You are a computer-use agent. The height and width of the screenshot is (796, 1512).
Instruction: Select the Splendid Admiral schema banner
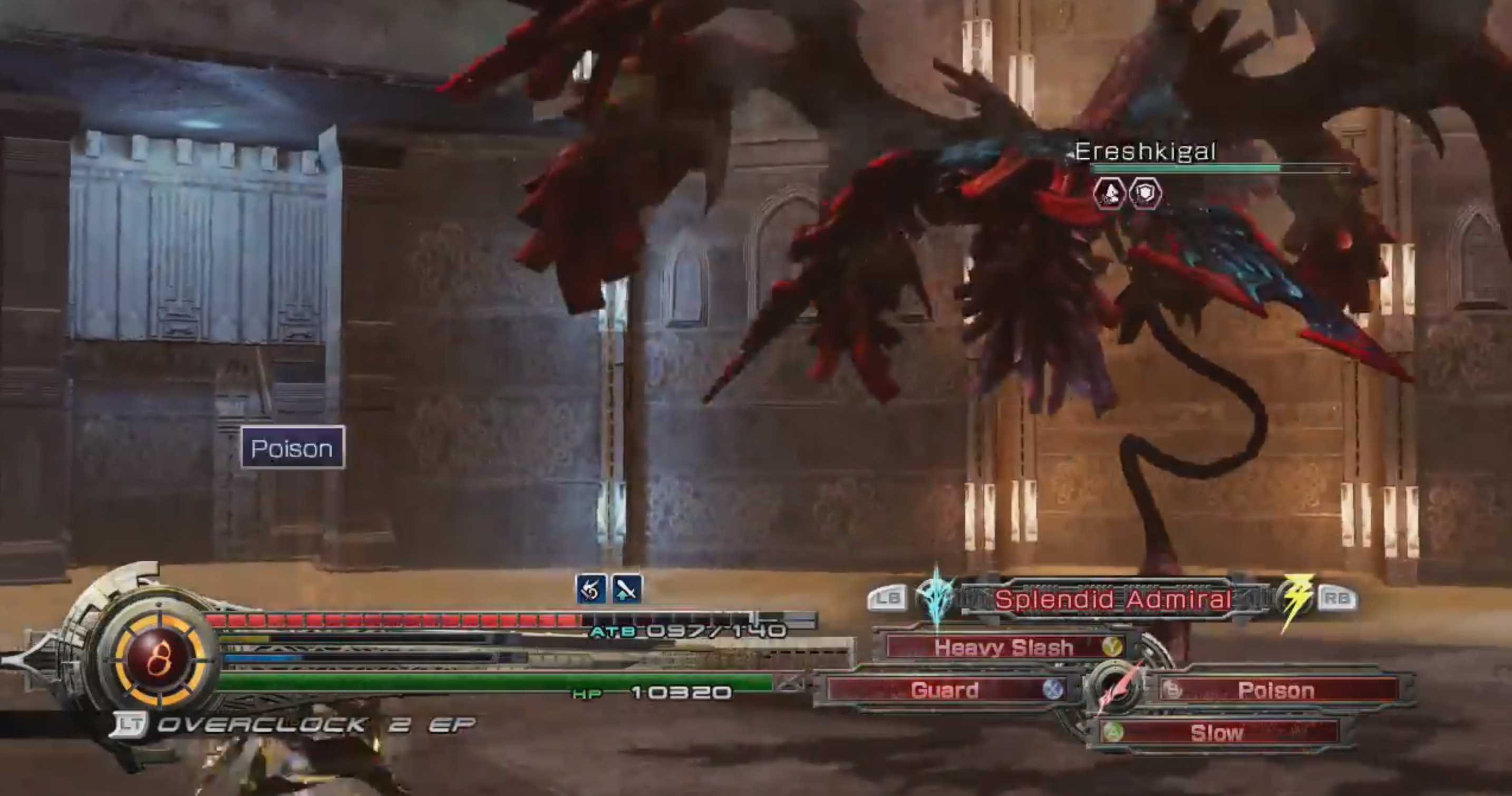pyautogui.click(x=1112, y=600)
